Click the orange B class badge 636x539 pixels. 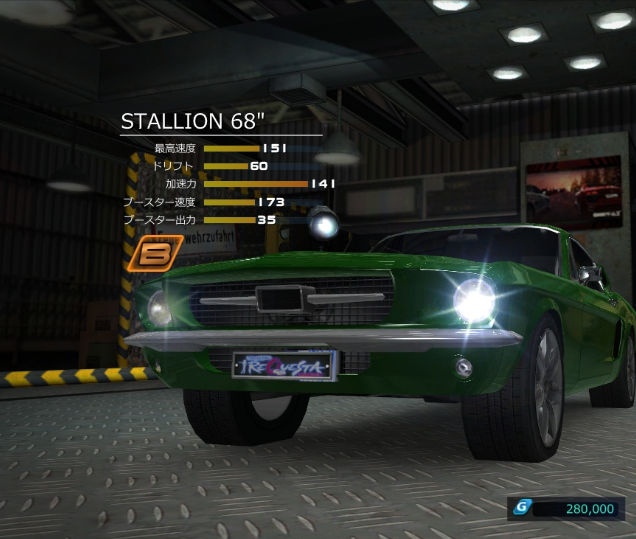(156, 254)
